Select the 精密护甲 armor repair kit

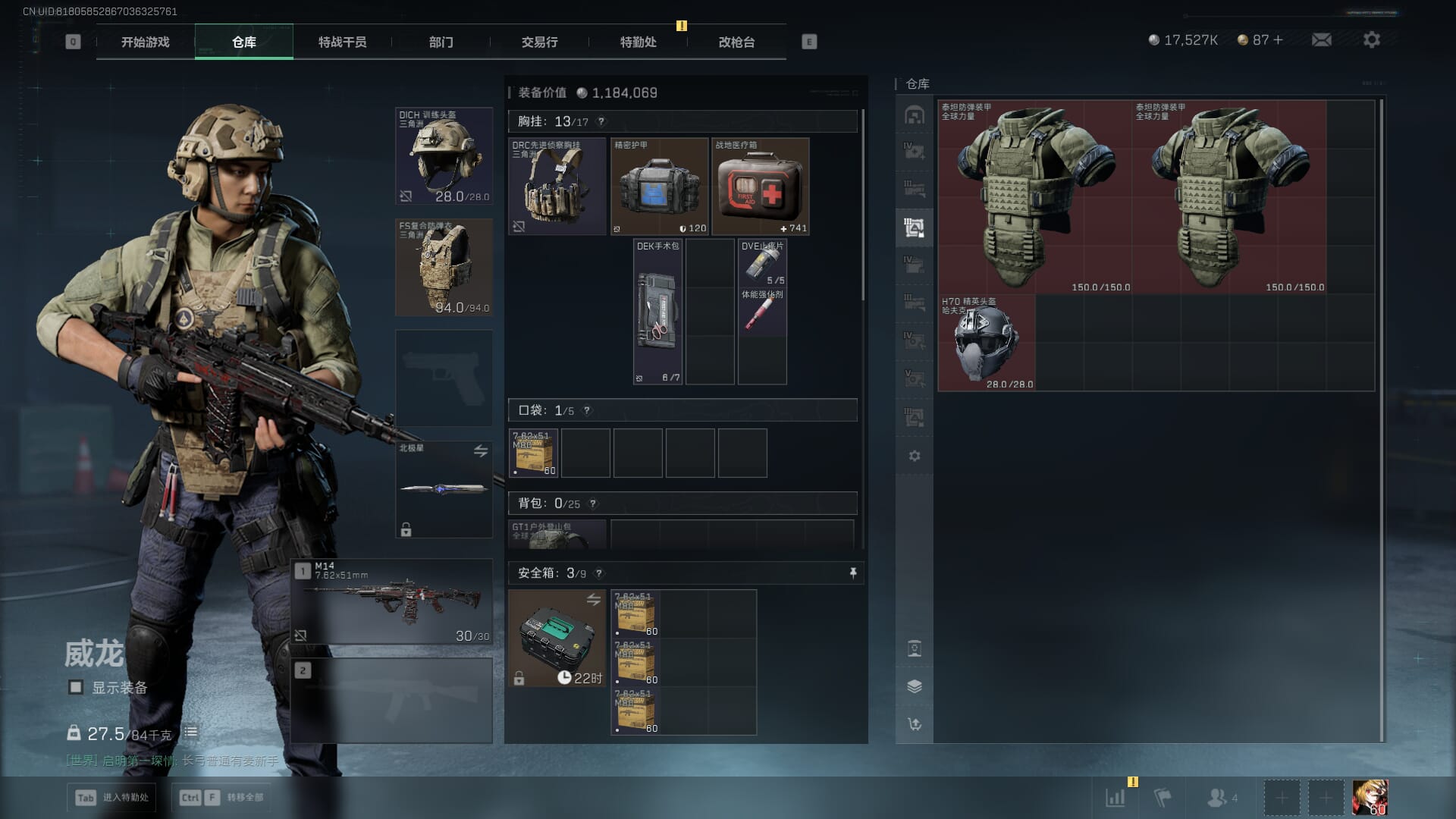(x=659, y=187)
